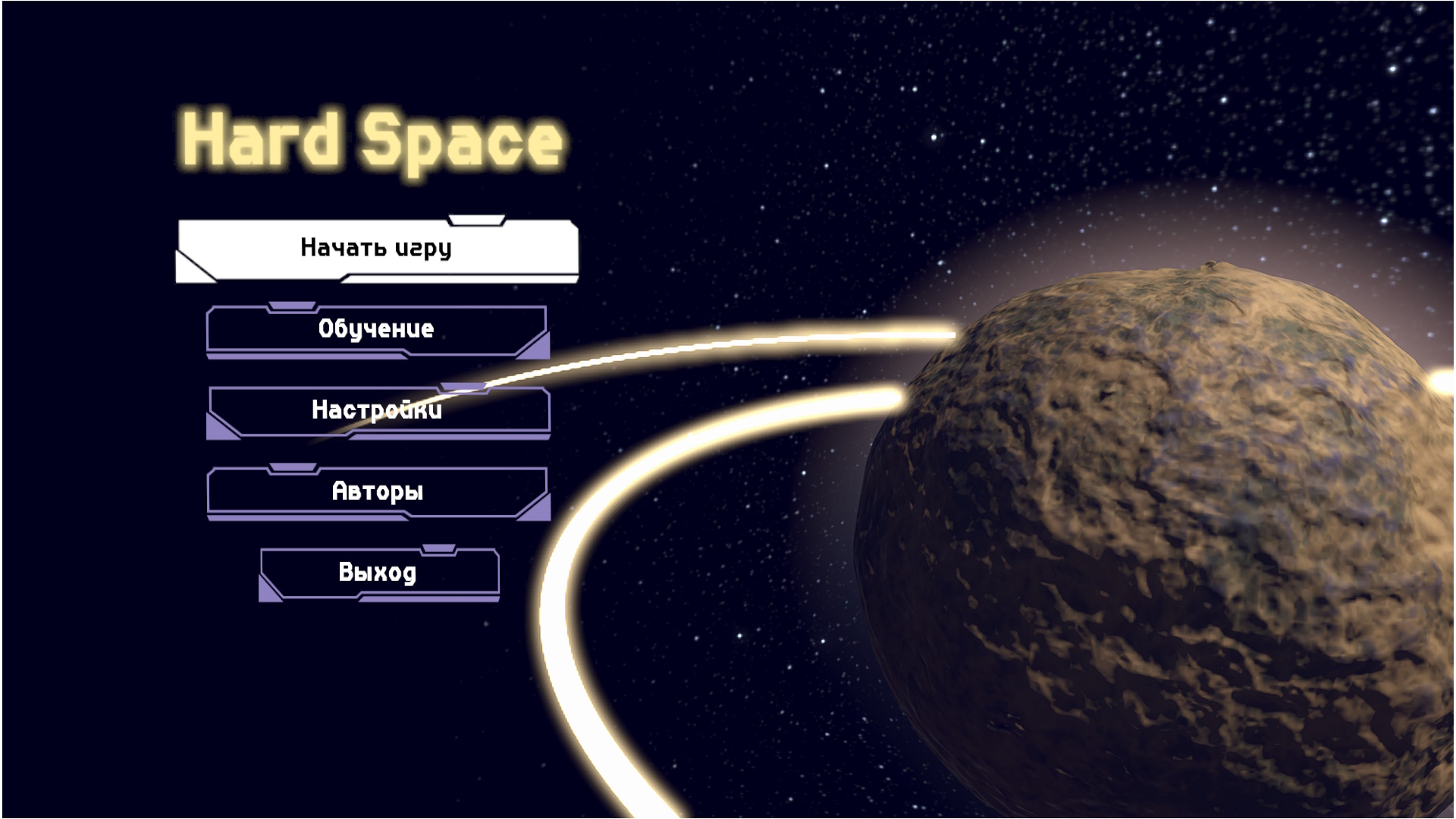1456x819 pixels.
Task: Open the 'Обучение' tutorial menu
Action: (377, 329)
